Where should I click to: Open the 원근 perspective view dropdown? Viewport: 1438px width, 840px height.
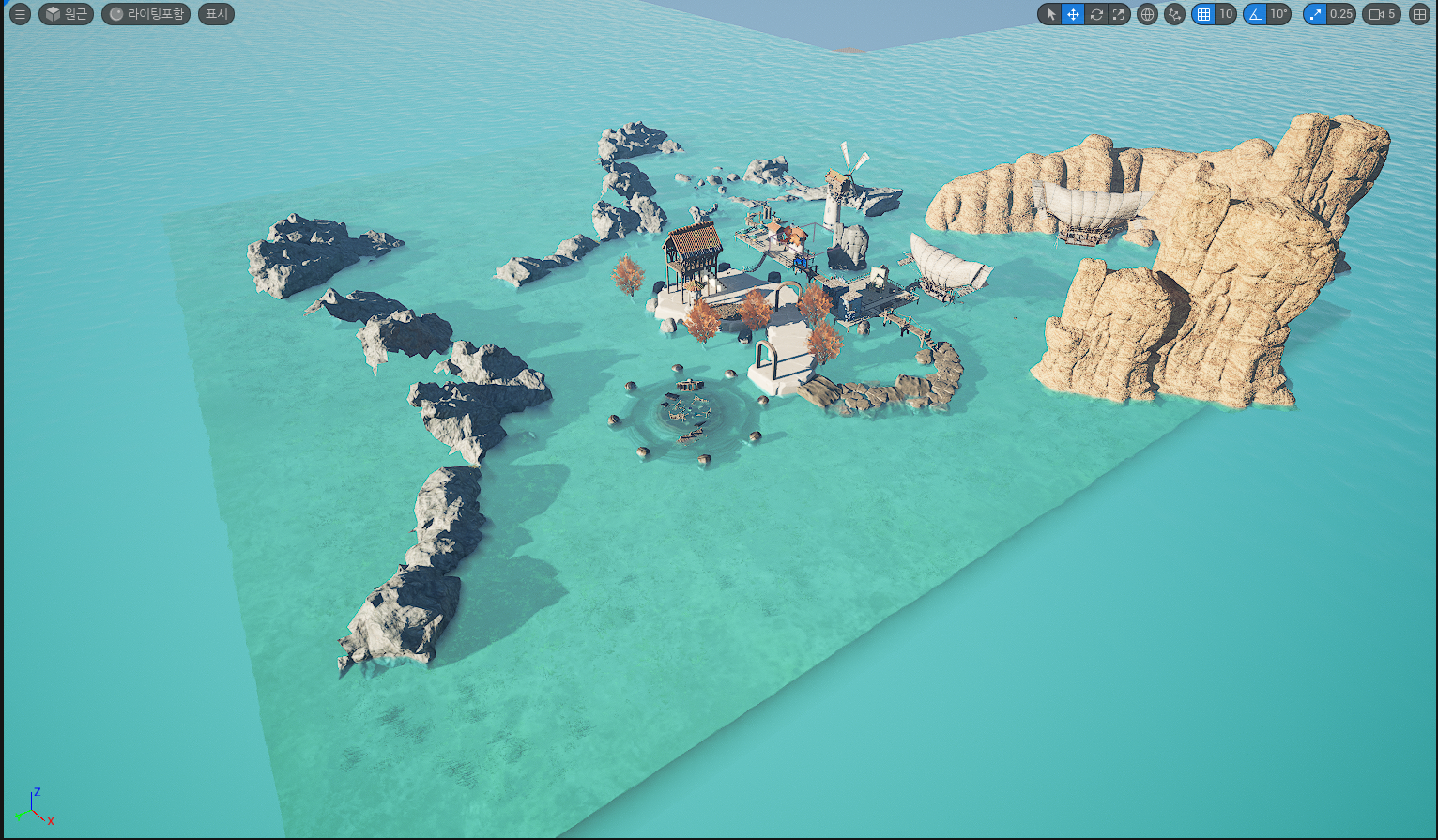click(66, 14)
